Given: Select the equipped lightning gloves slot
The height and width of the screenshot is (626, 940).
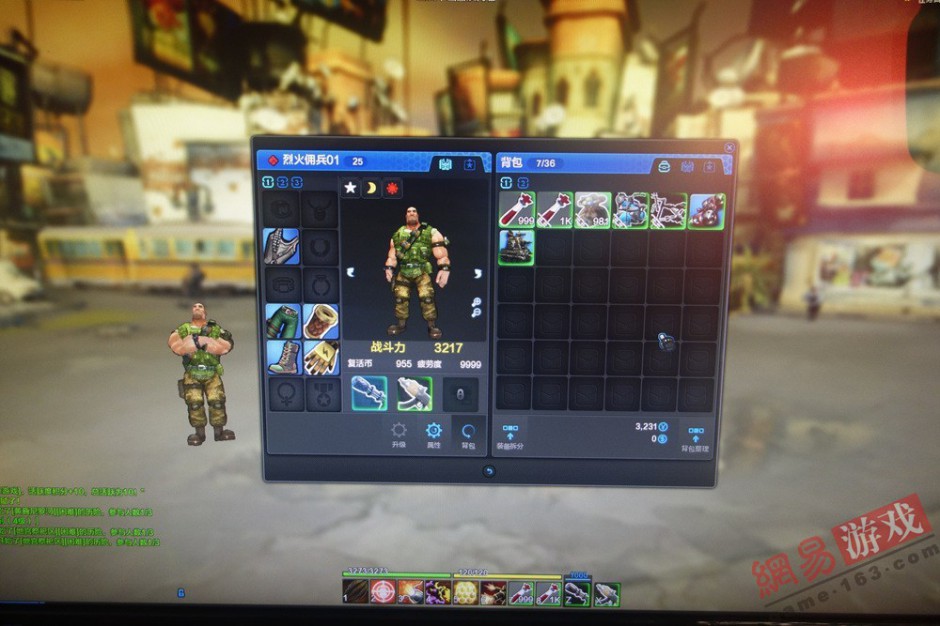Looking at the screenshot, I should 320,357.
